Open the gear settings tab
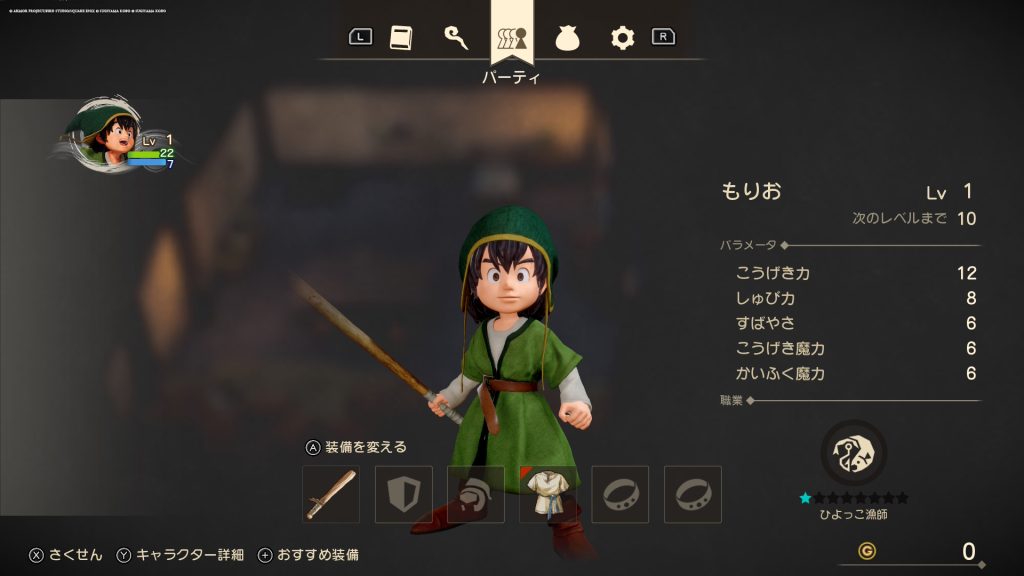This screenshot has height=576, width=1024. 622,38
